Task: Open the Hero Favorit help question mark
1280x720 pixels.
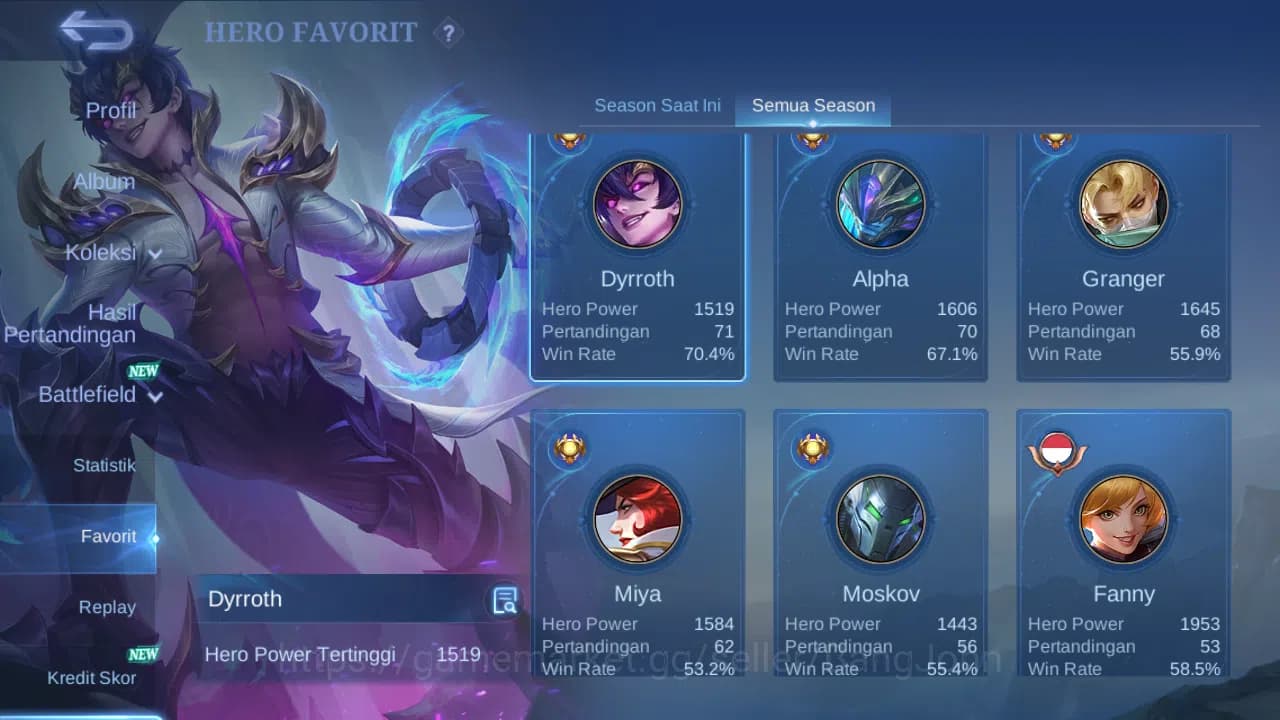Action: (449, 33)
